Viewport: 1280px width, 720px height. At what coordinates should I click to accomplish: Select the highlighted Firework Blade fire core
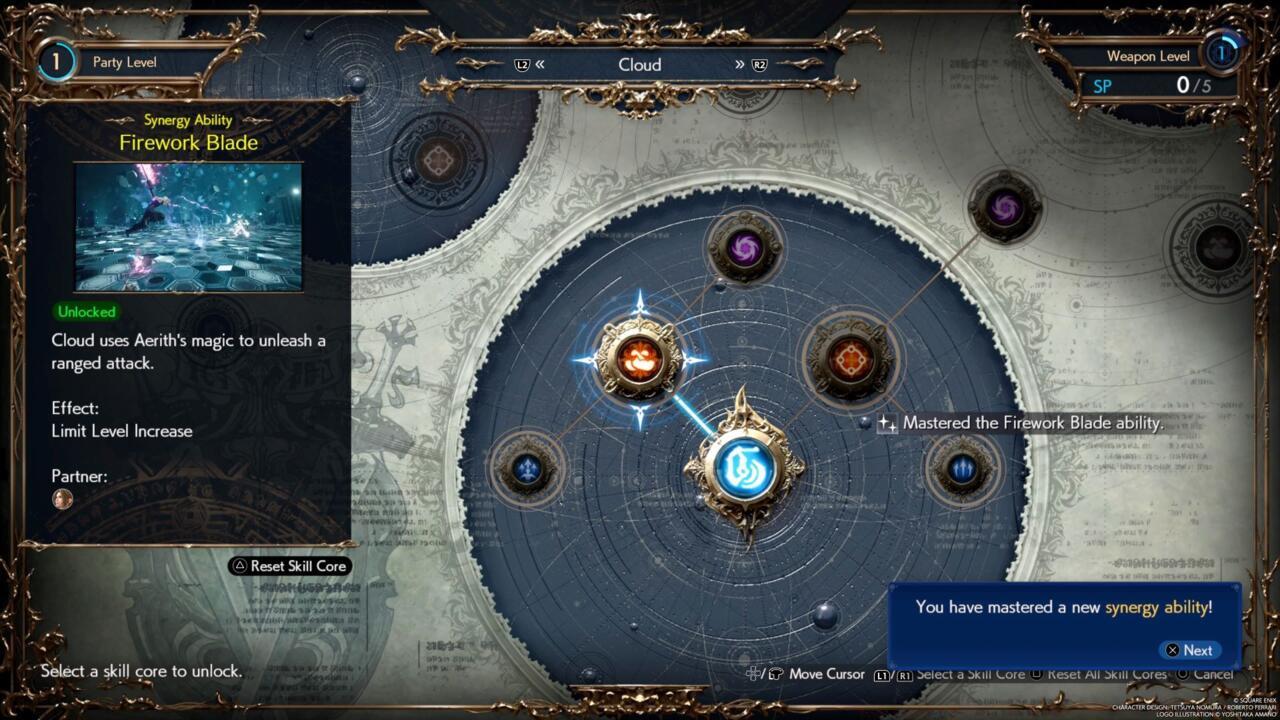coord(640,360)
